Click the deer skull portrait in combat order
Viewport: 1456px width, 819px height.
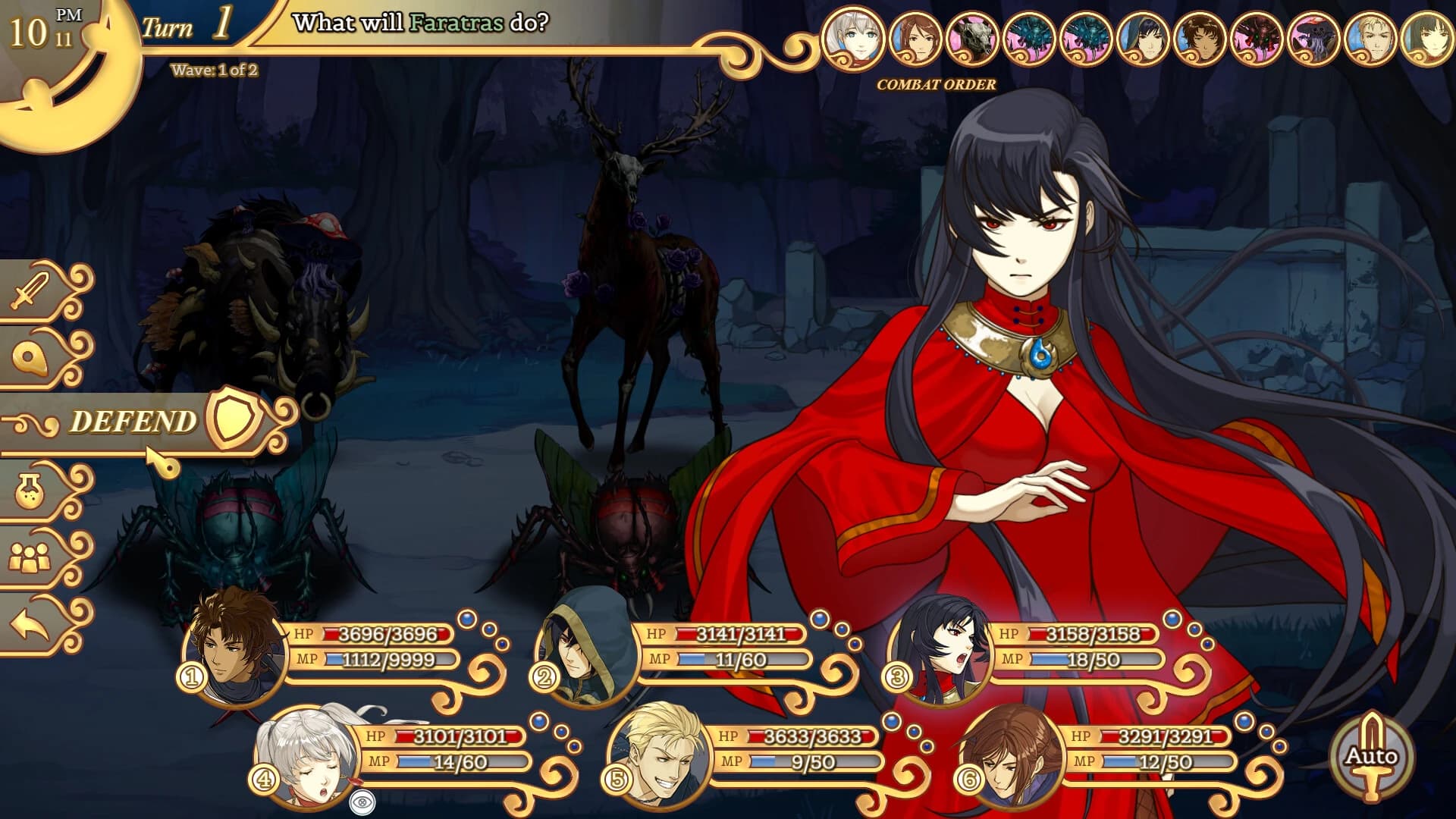973,39
